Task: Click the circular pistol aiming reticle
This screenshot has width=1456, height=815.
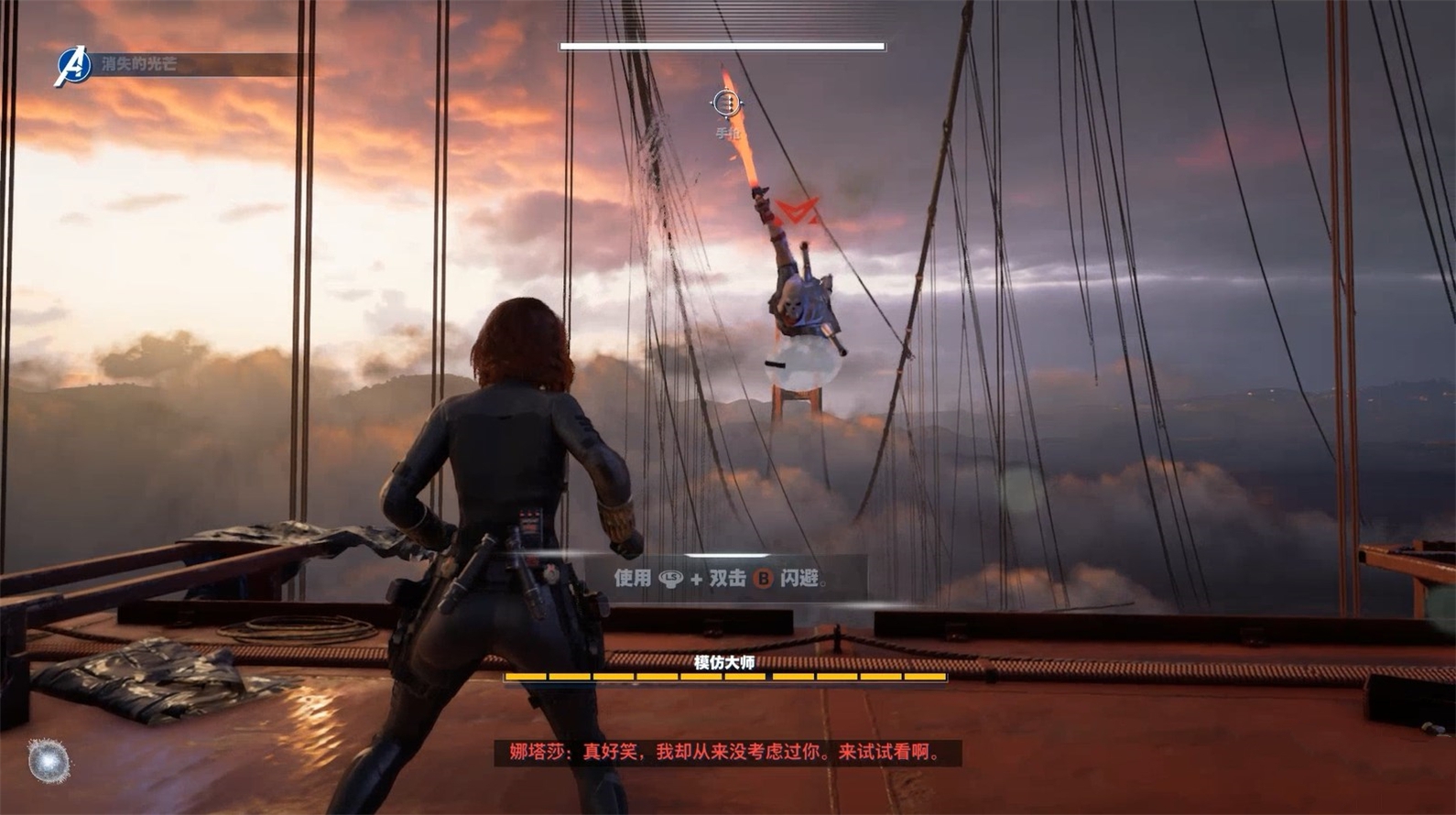Action: [726, 103]
